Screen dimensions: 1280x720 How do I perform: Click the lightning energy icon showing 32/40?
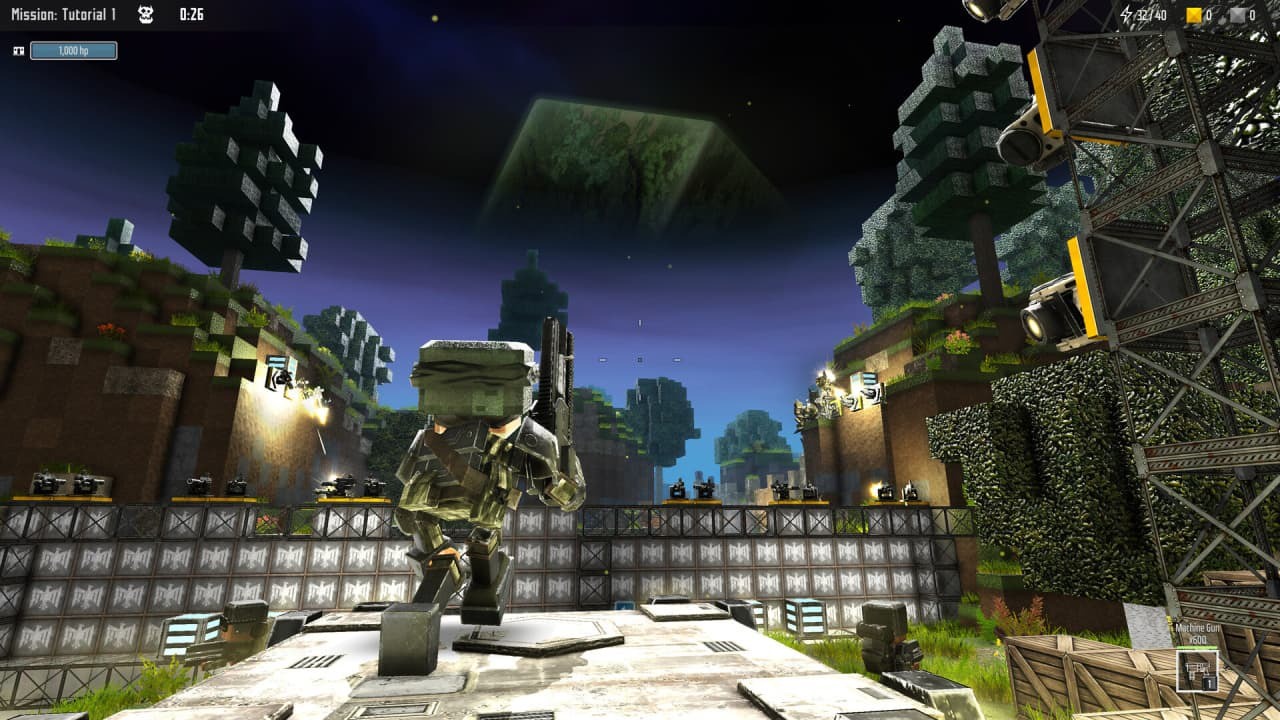pos(1126,15)
